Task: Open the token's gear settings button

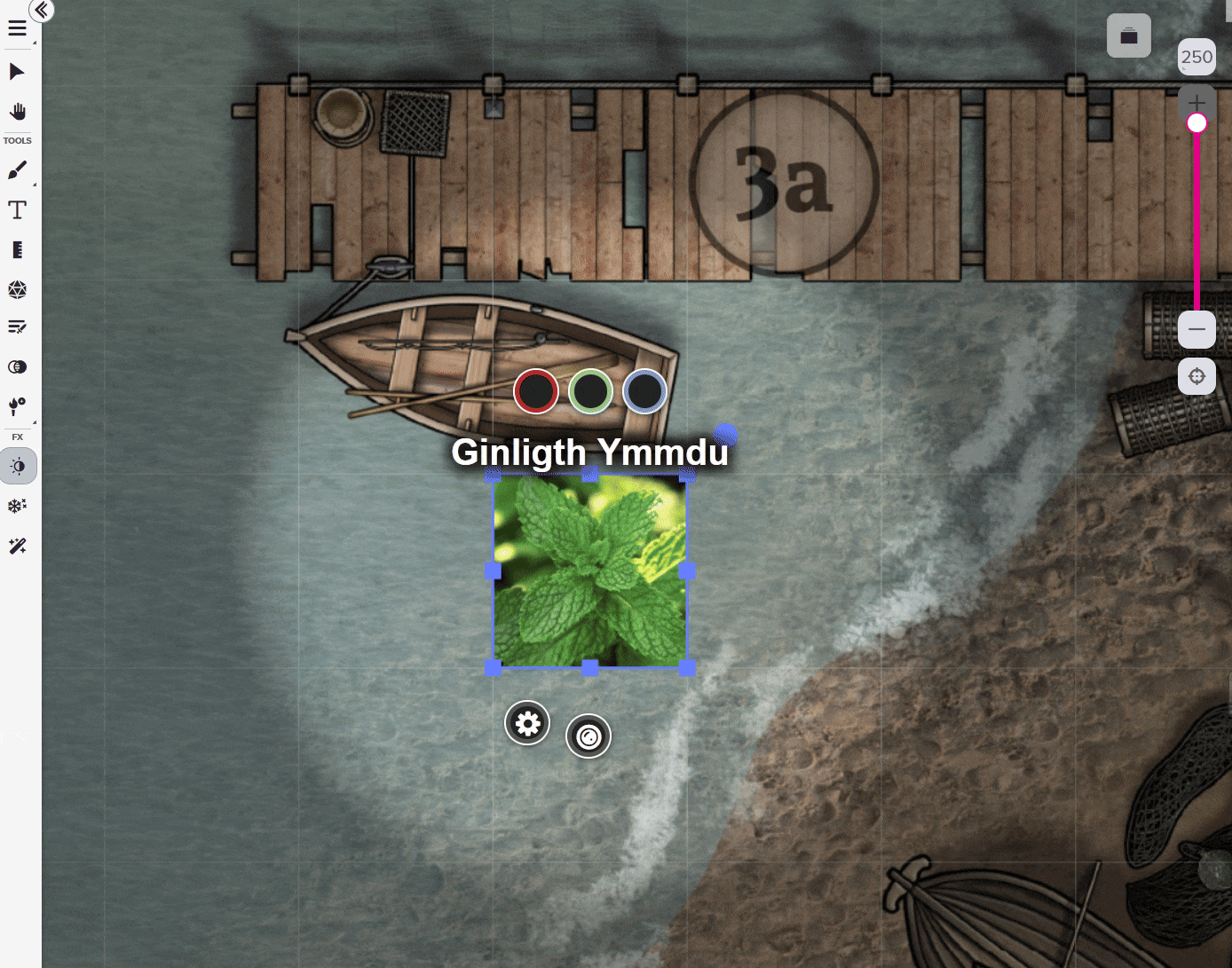Action: (x=527, y=723)
